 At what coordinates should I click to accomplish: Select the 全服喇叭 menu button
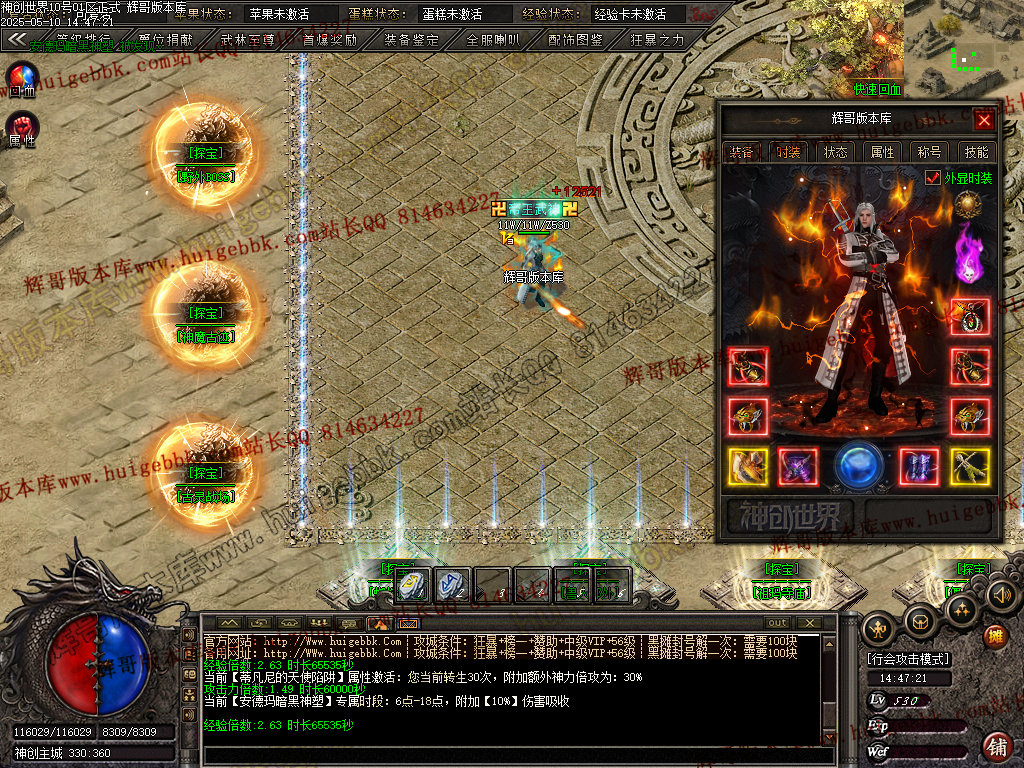(x=493, y=40)
